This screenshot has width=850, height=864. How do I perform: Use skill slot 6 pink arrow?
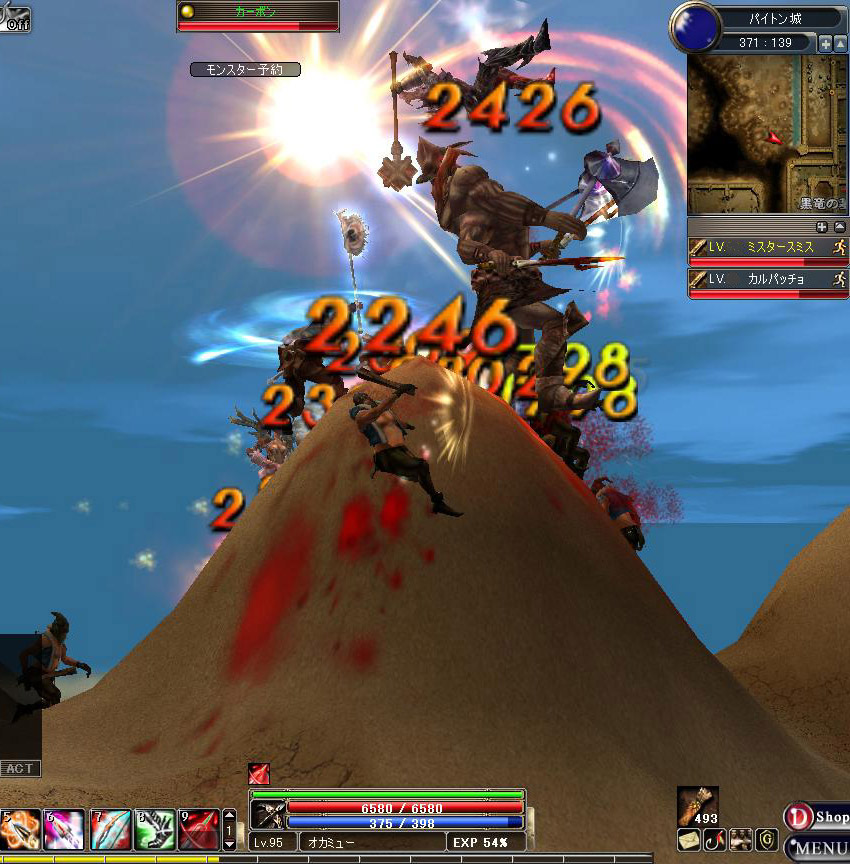click(64, 830)
